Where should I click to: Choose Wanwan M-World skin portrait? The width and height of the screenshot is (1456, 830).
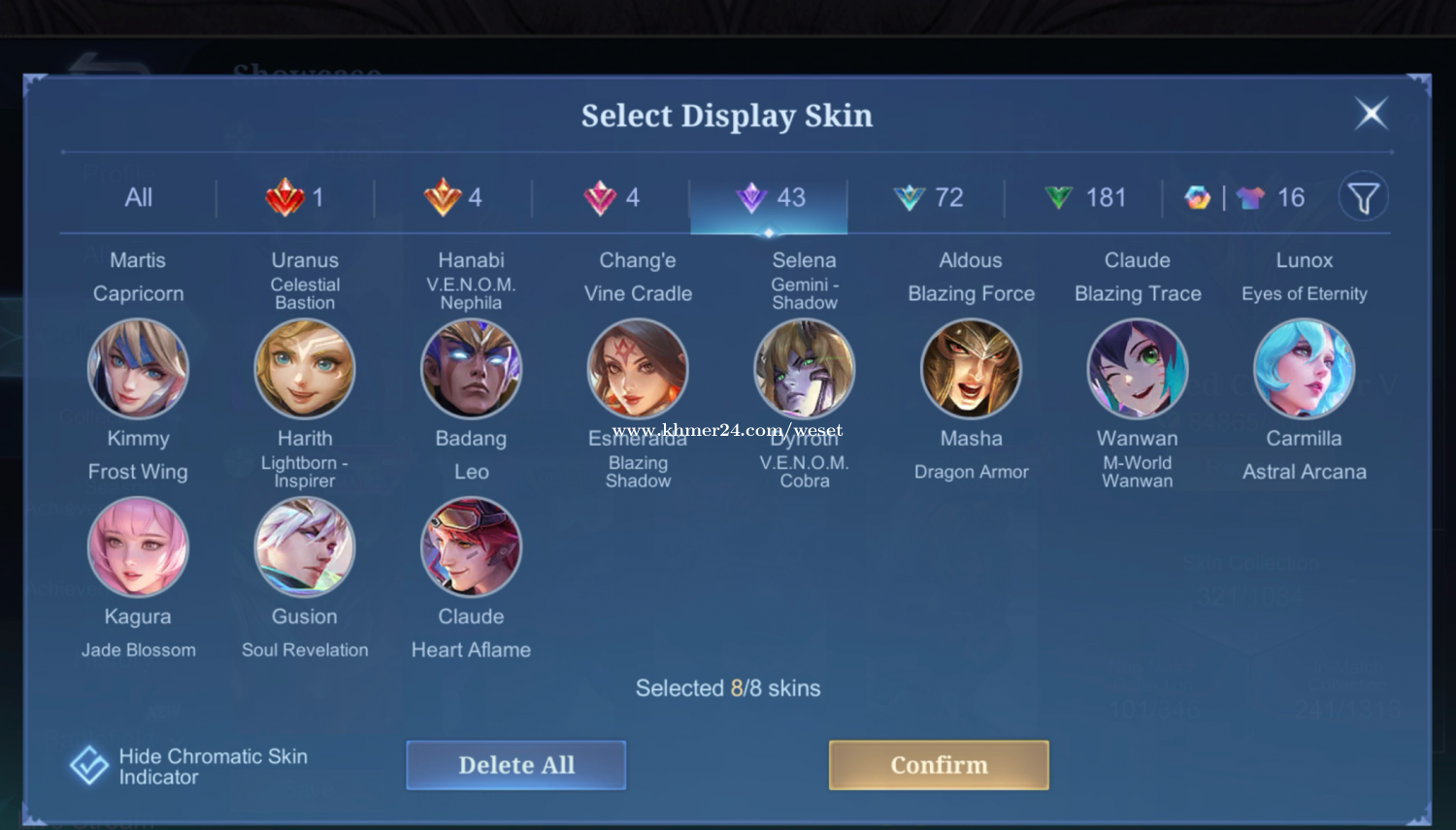(1137, 369)
